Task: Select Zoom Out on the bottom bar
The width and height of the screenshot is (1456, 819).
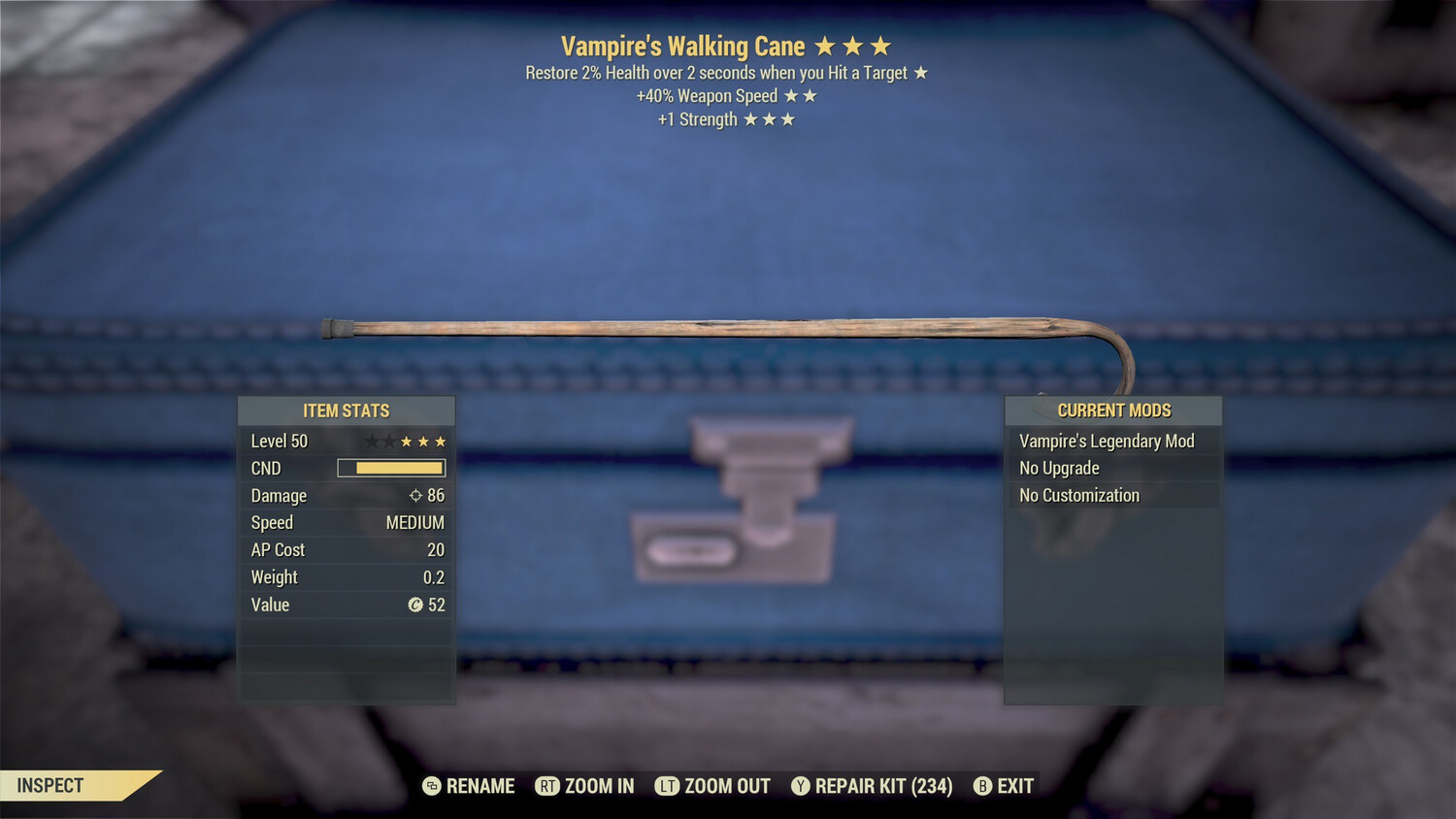Action: tap(713, 786)
